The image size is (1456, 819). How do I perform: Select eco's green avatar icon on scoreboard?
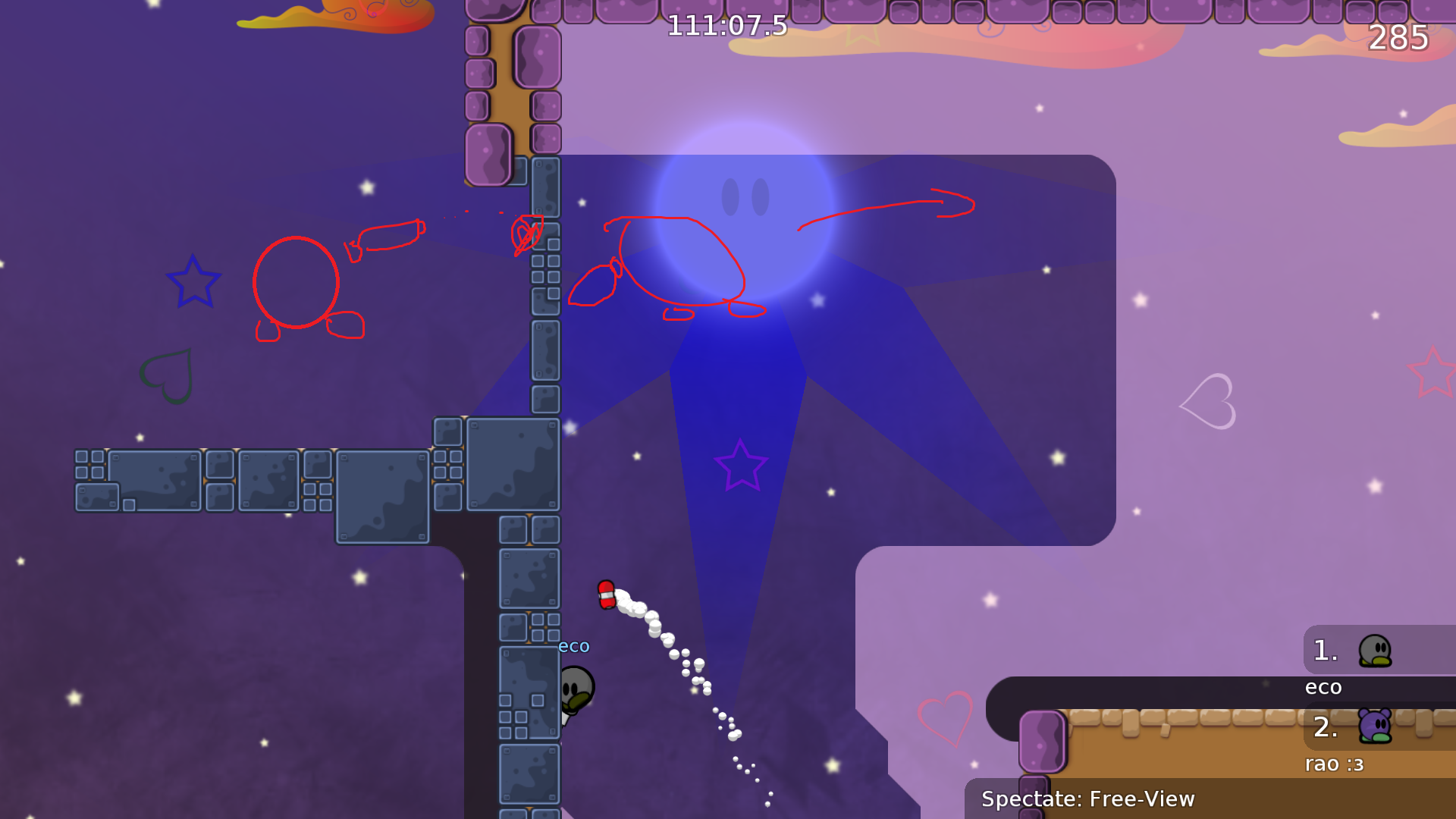tap(1373, 651)
